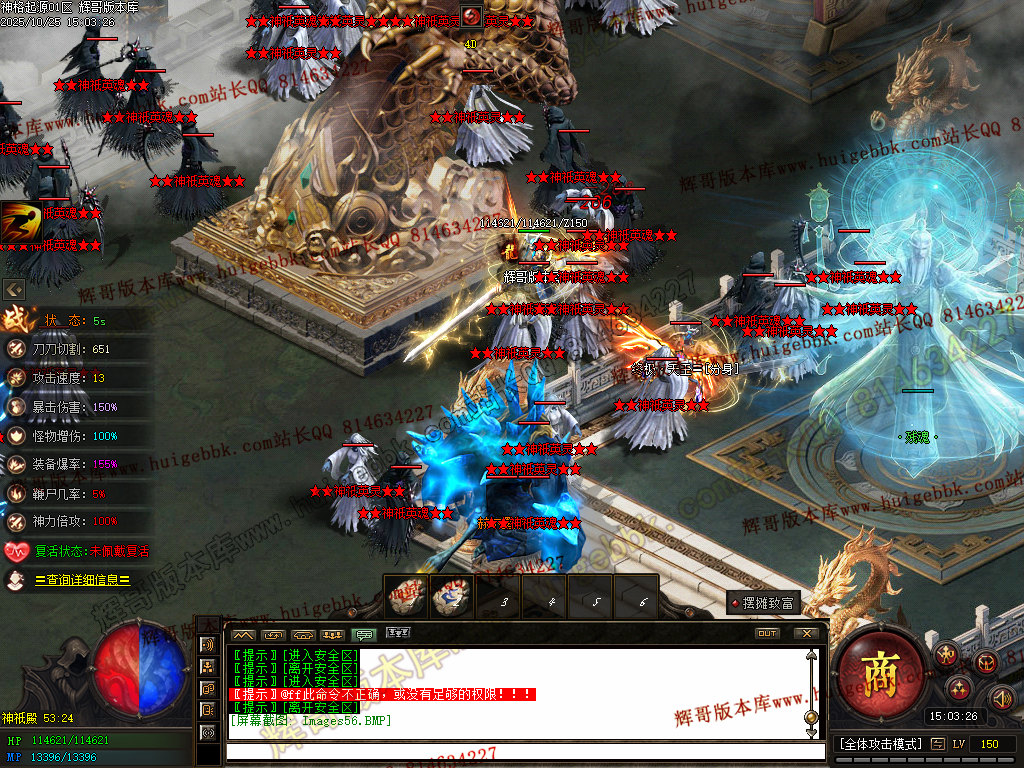This screenshot has width=1024, height=768.
Task: Select the first hotbar slot item
Action: coord(408,596)
